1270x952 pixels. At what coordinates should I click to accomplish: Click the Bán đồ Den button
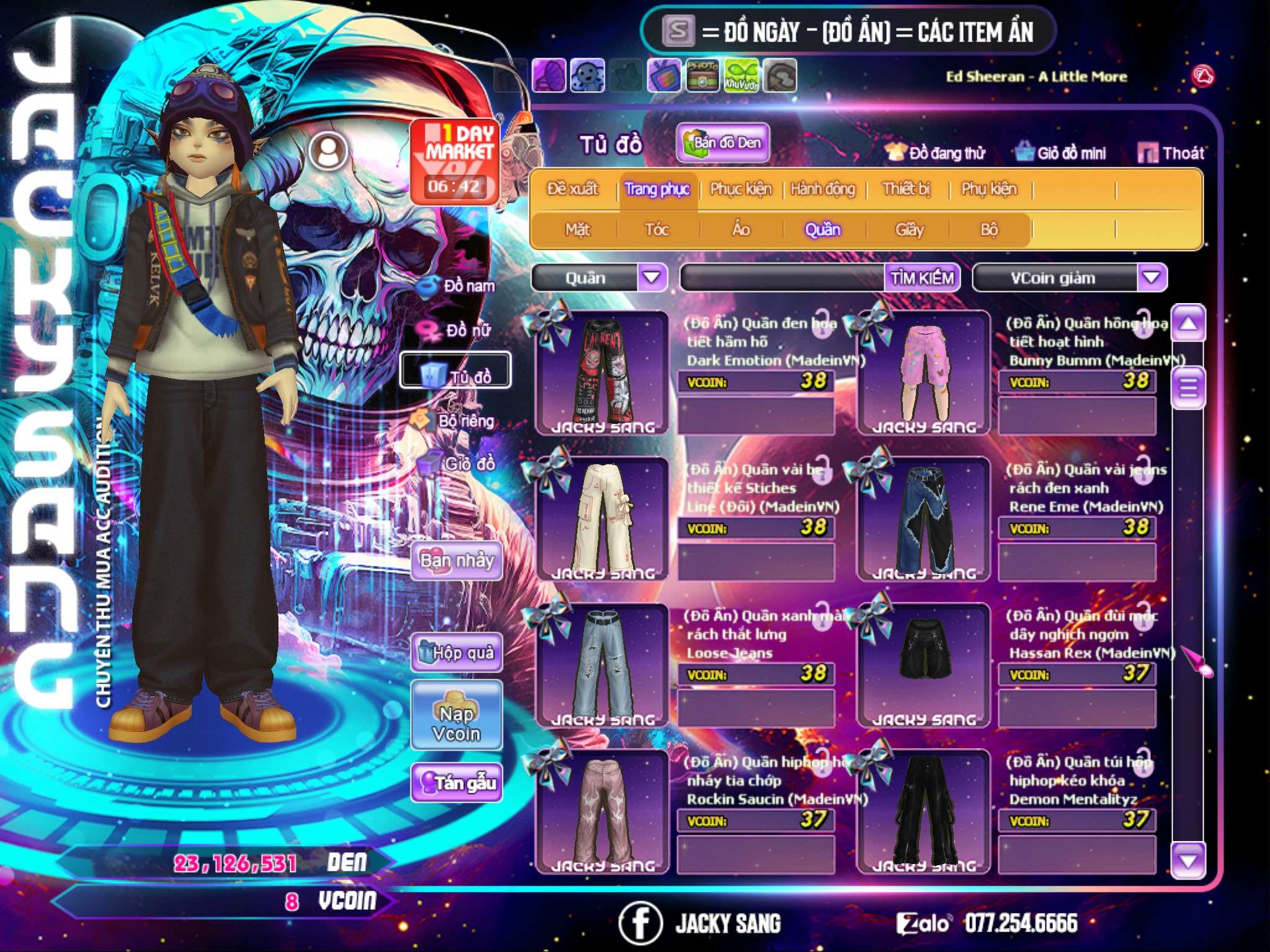(722, 143)
